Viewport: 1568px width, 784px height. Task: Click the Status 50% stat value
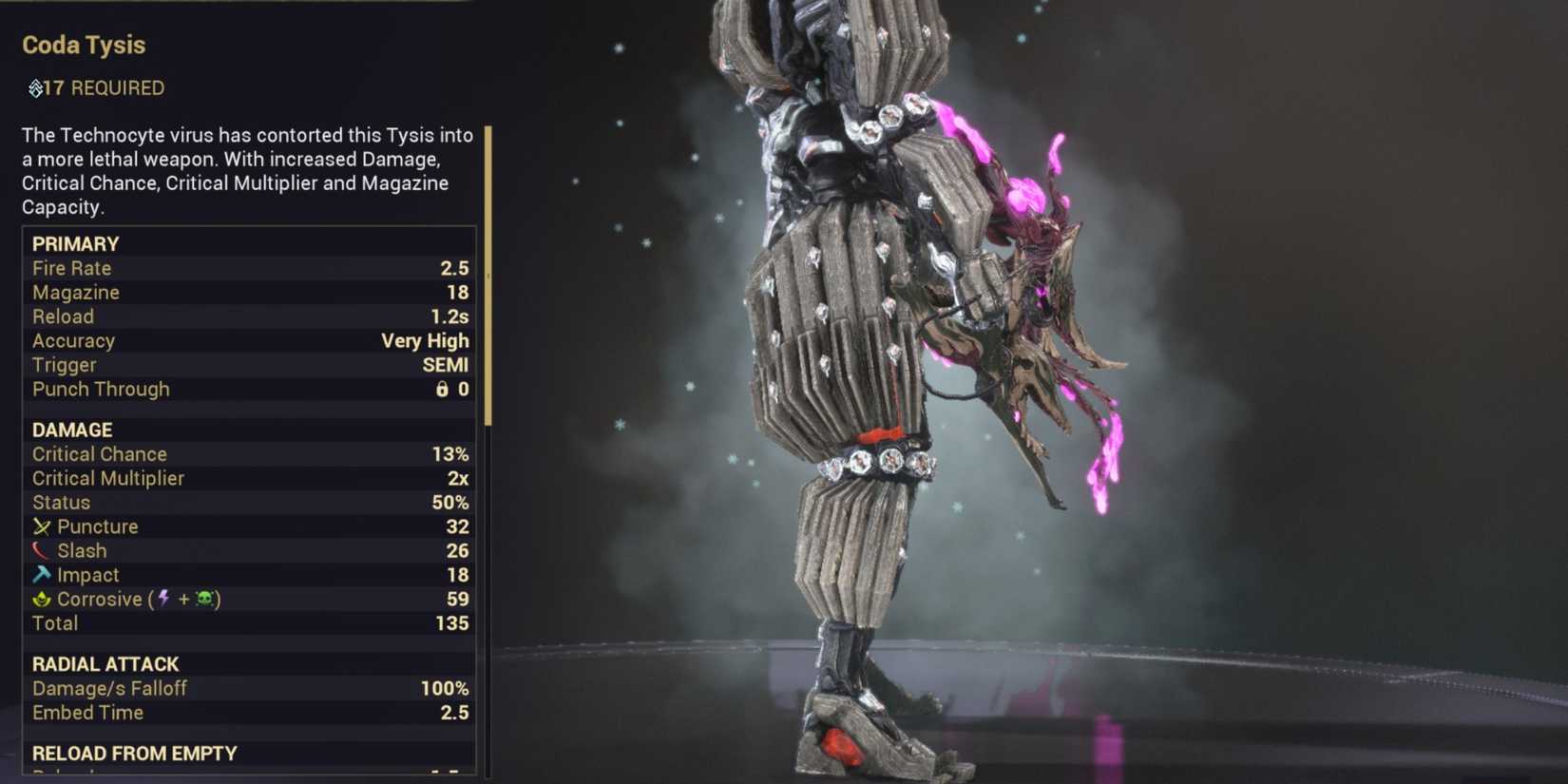(454, 502)
